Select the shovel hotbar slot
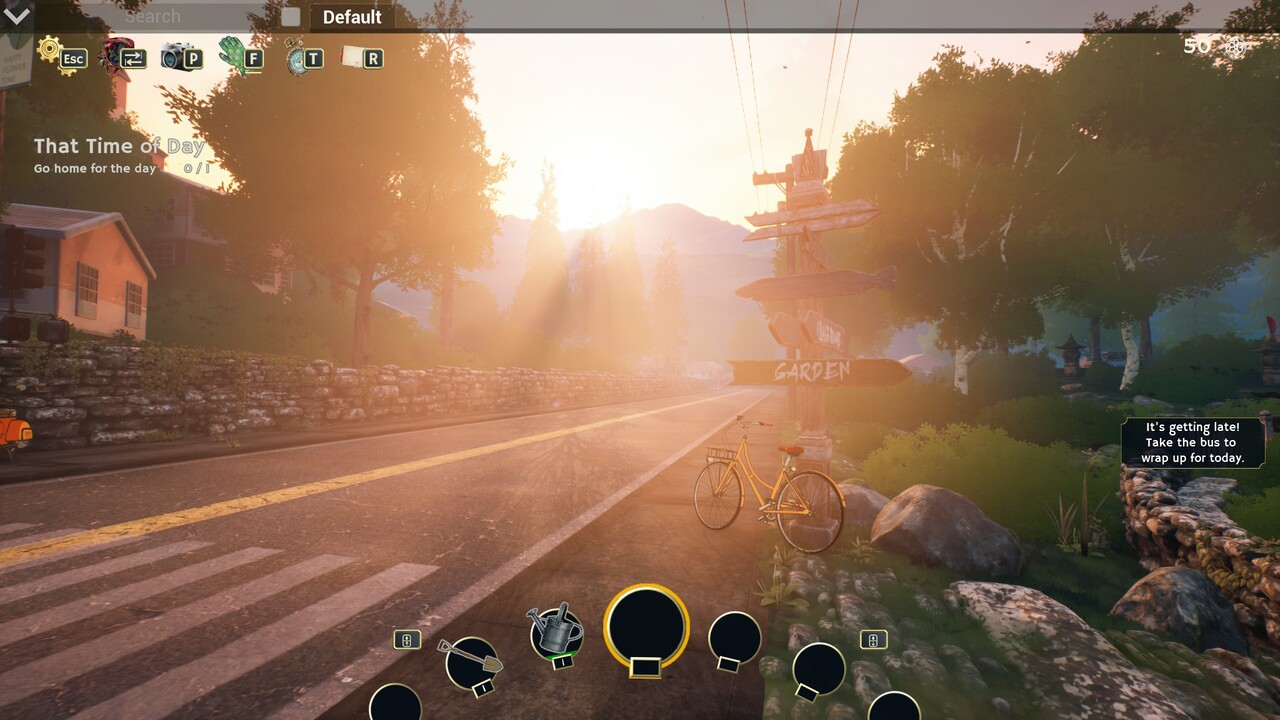The height and width of the screenshot is (720, 1280). pos(471,660)
